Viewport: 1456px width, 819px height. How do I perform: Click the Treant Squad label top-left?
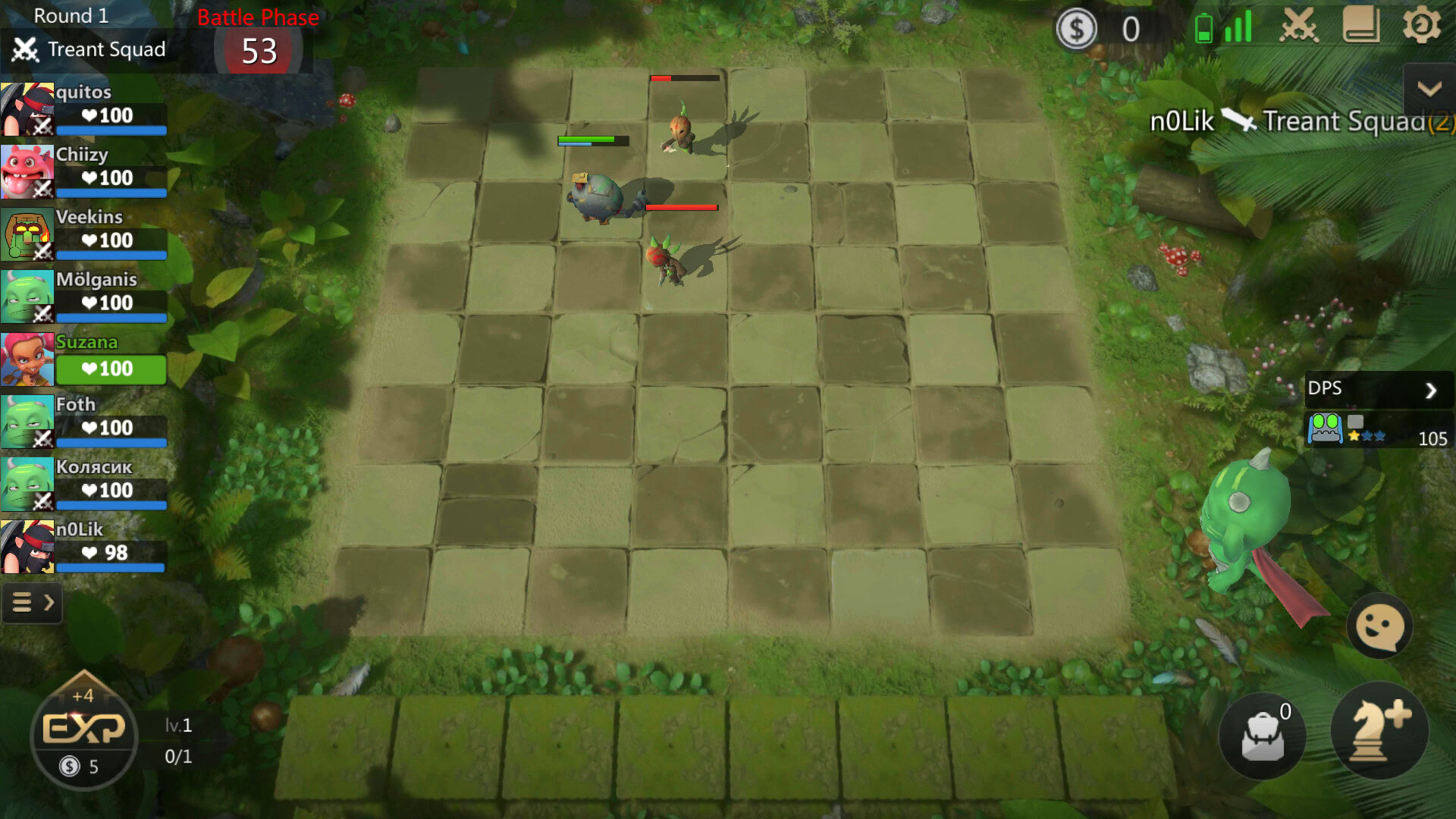[106, 49]
